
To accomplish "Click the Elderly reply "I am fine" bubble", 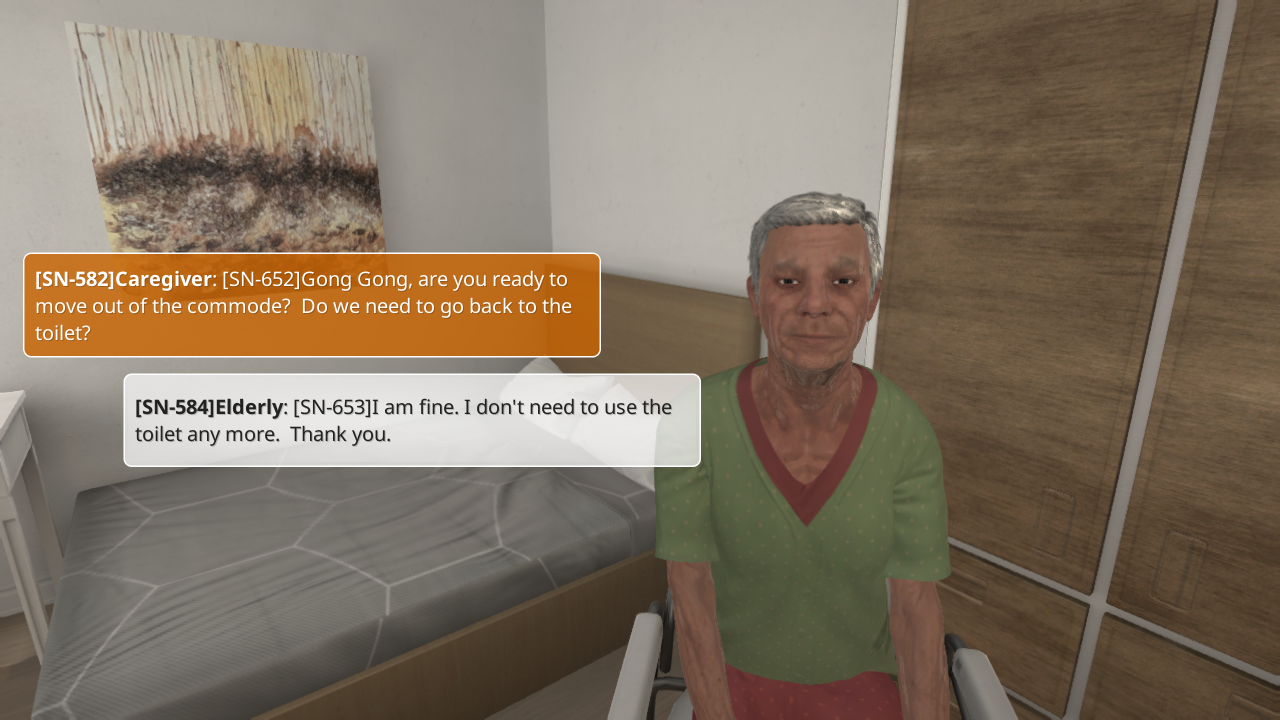I will [x=412, y=420].
